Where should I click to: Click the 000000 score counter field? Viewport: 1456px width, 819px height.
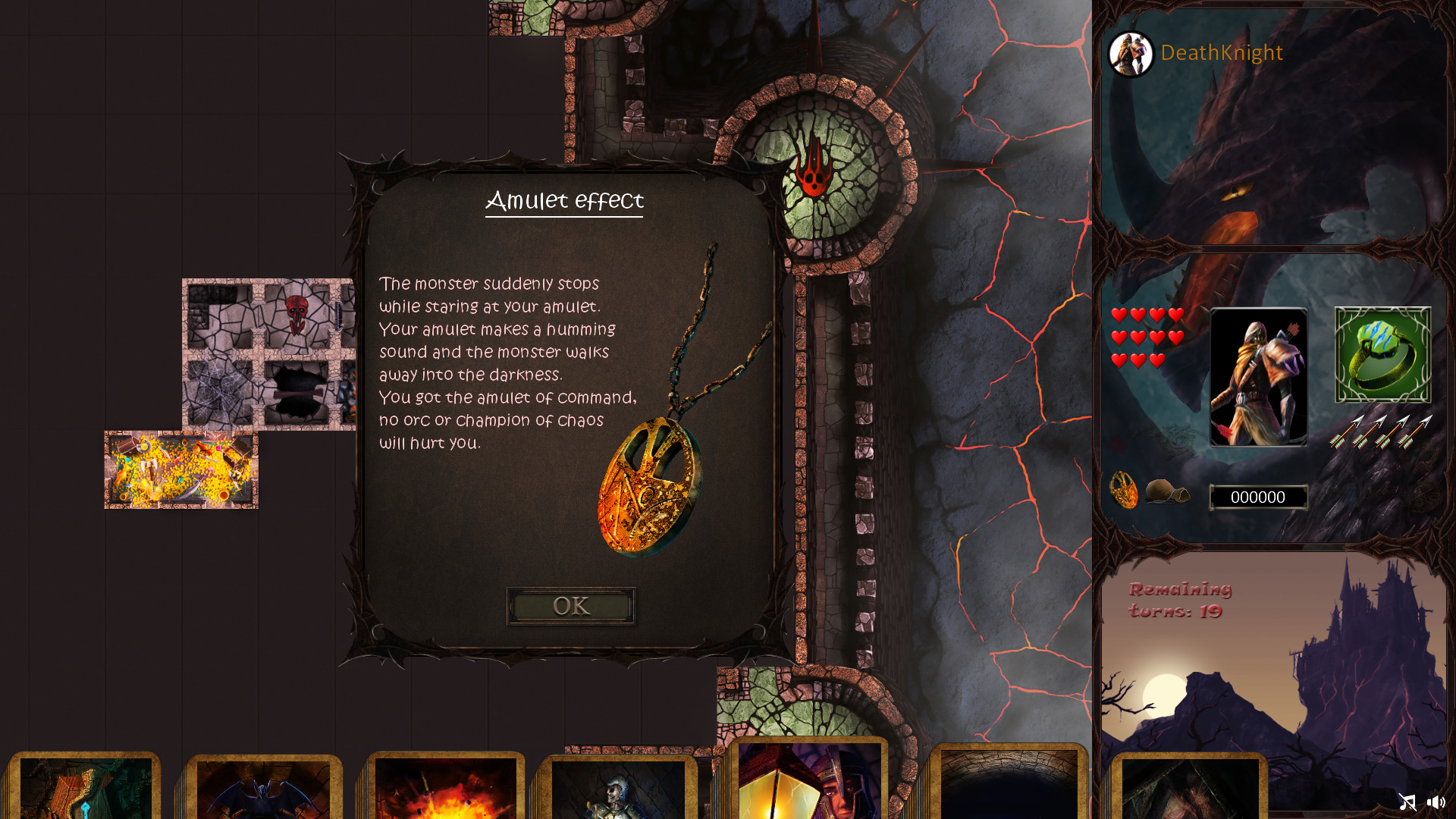1259,497
